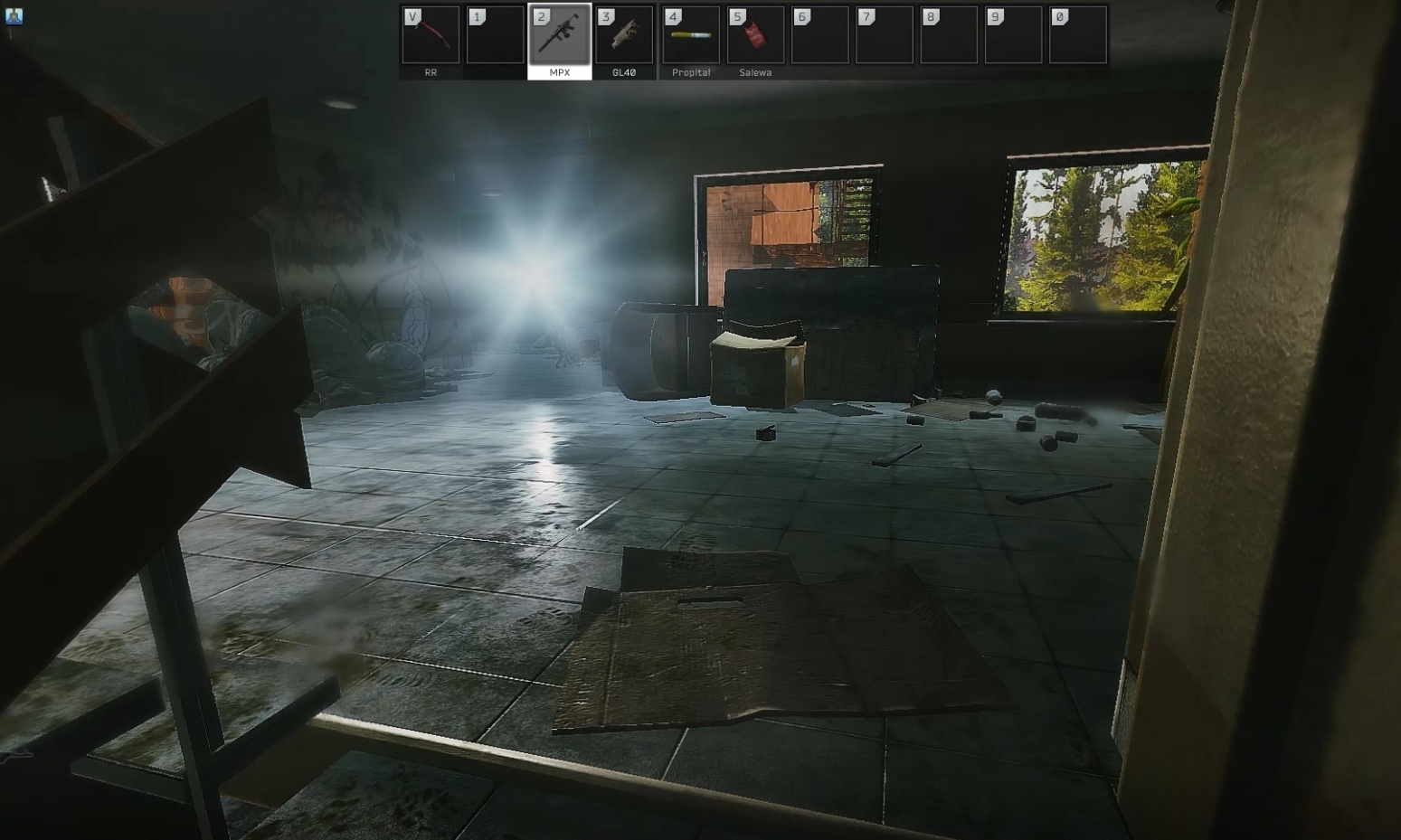Image resolution: width=1401 pixels, height=840 pixels.
Task: Use the Salewa first aid kit in slot 5
Action: point(754,35)
